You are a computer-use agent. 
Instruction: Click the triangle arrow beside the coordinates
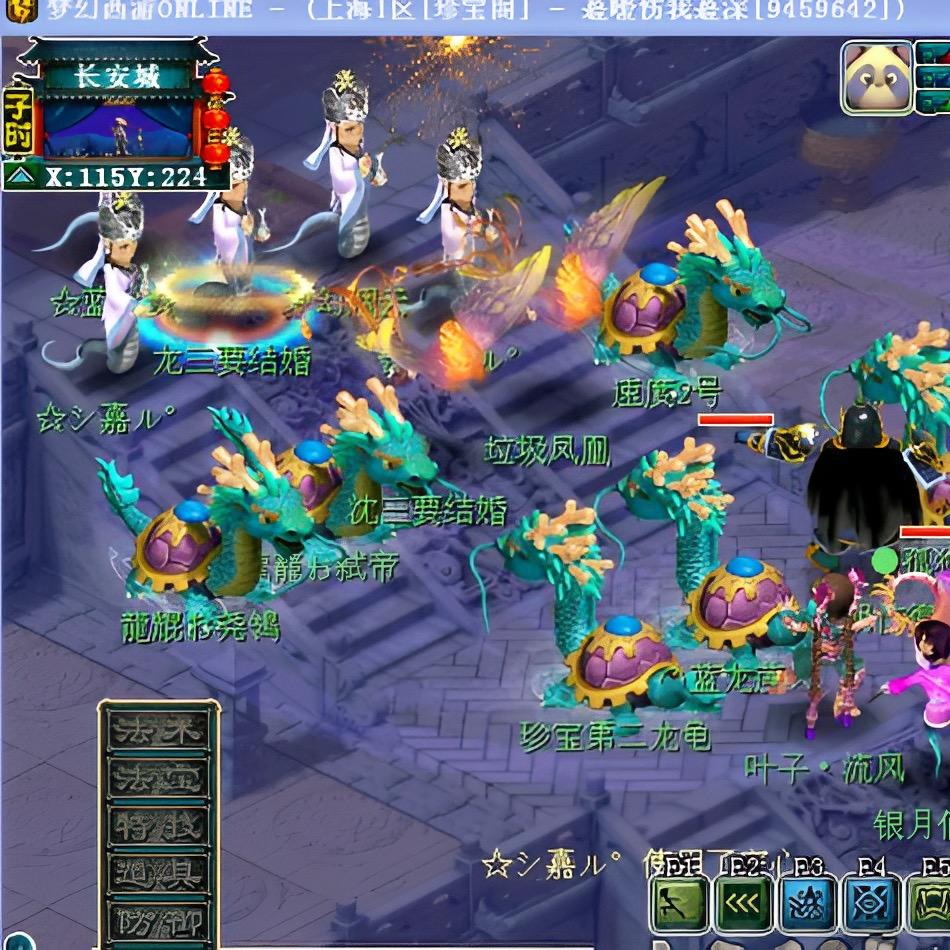(20, 177)
